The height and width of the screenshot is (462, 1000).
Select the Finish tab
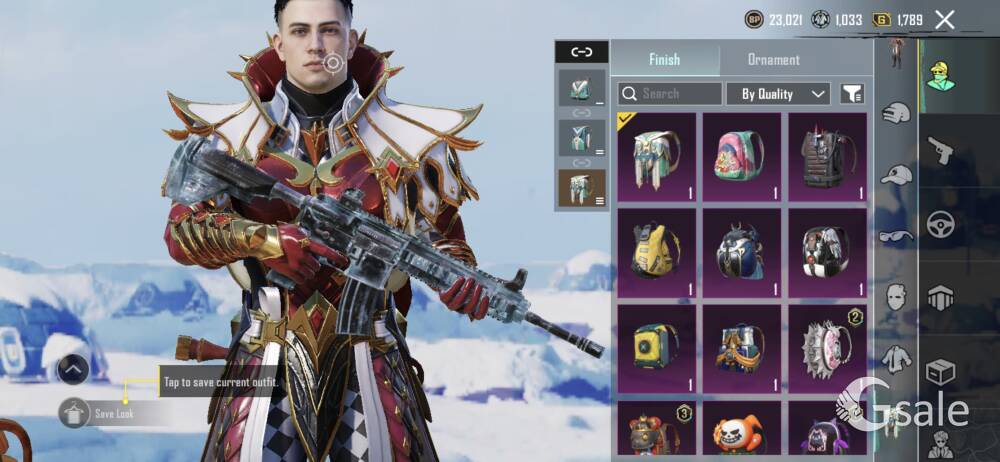[665, 60]
